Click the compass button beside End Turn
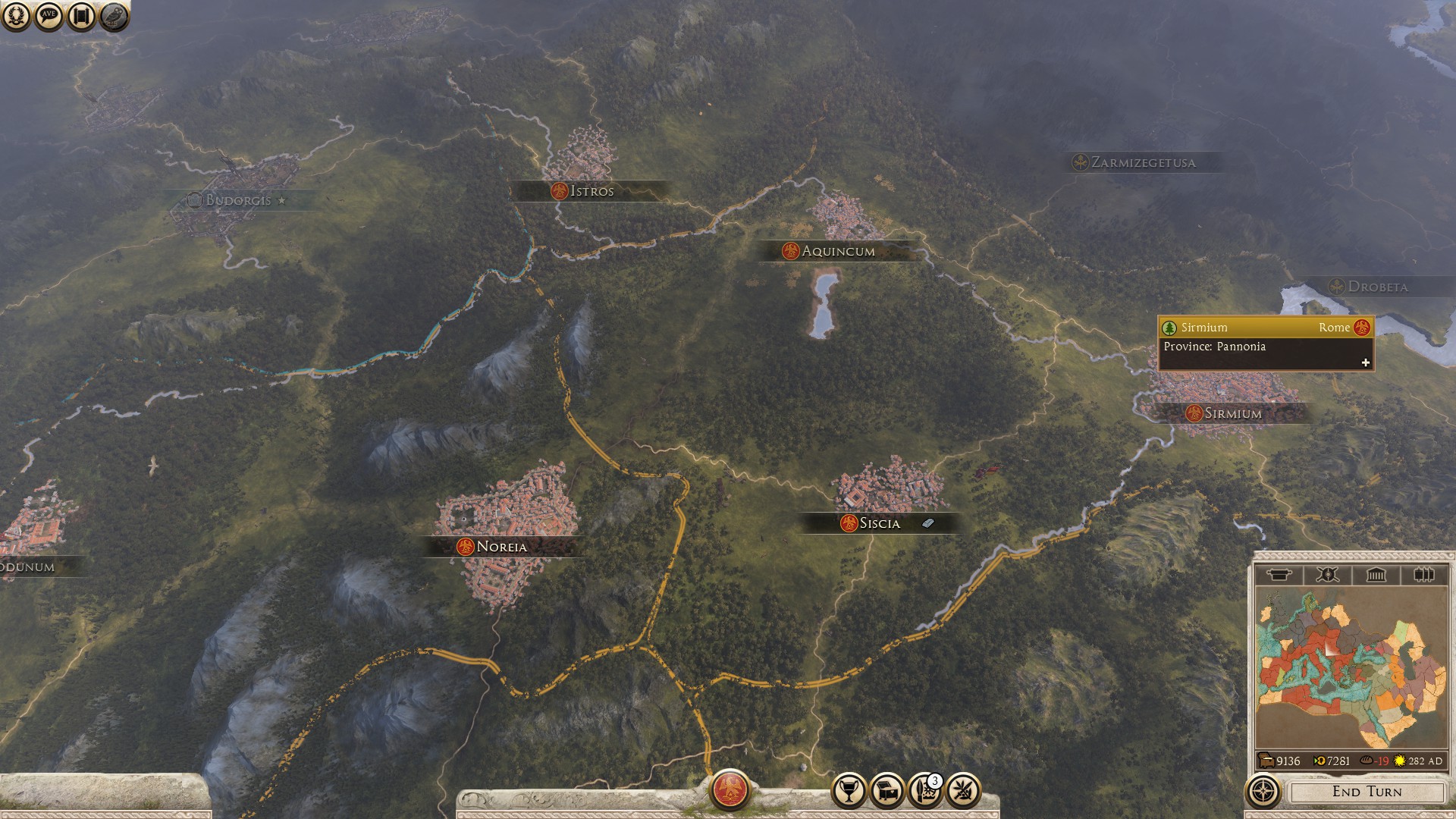 pos(1263,792)
